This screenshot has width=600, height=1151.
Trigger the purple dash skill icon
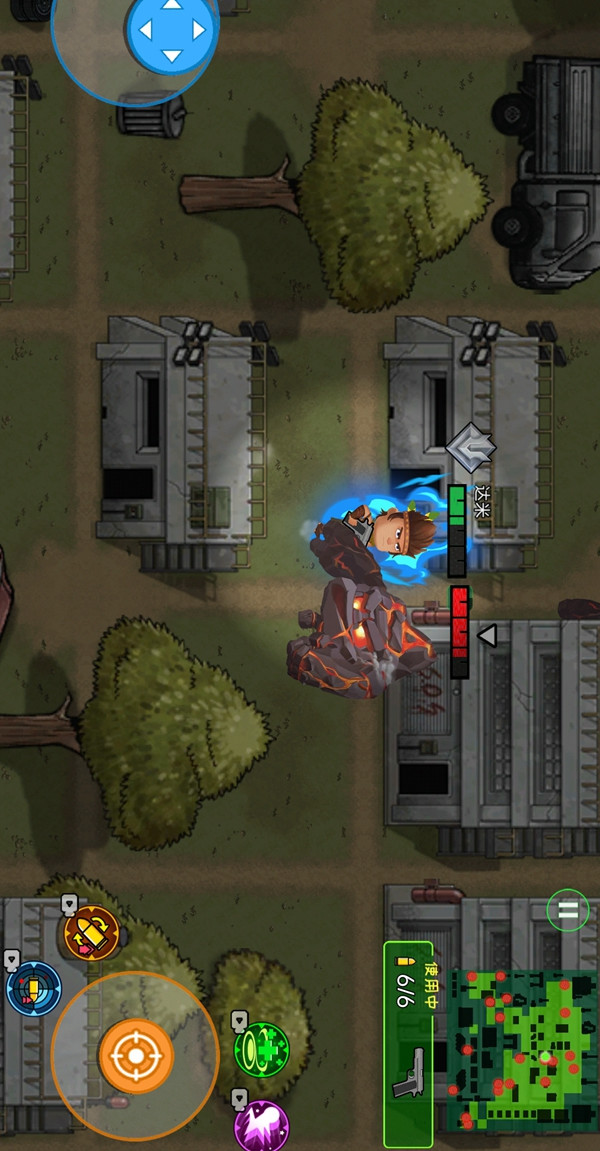click(261, 1126)
